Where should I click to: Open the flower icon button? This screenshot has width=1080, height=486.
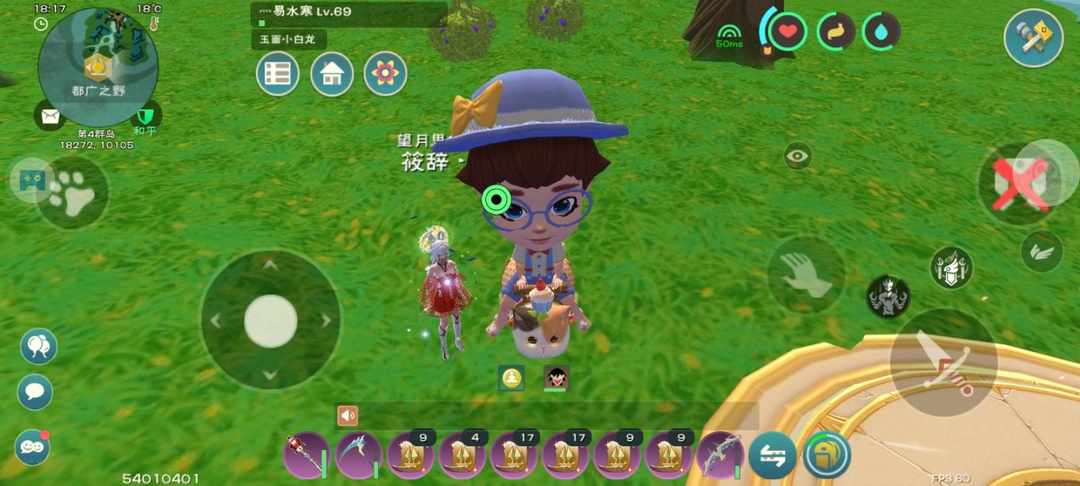click(x=385, y=73)
